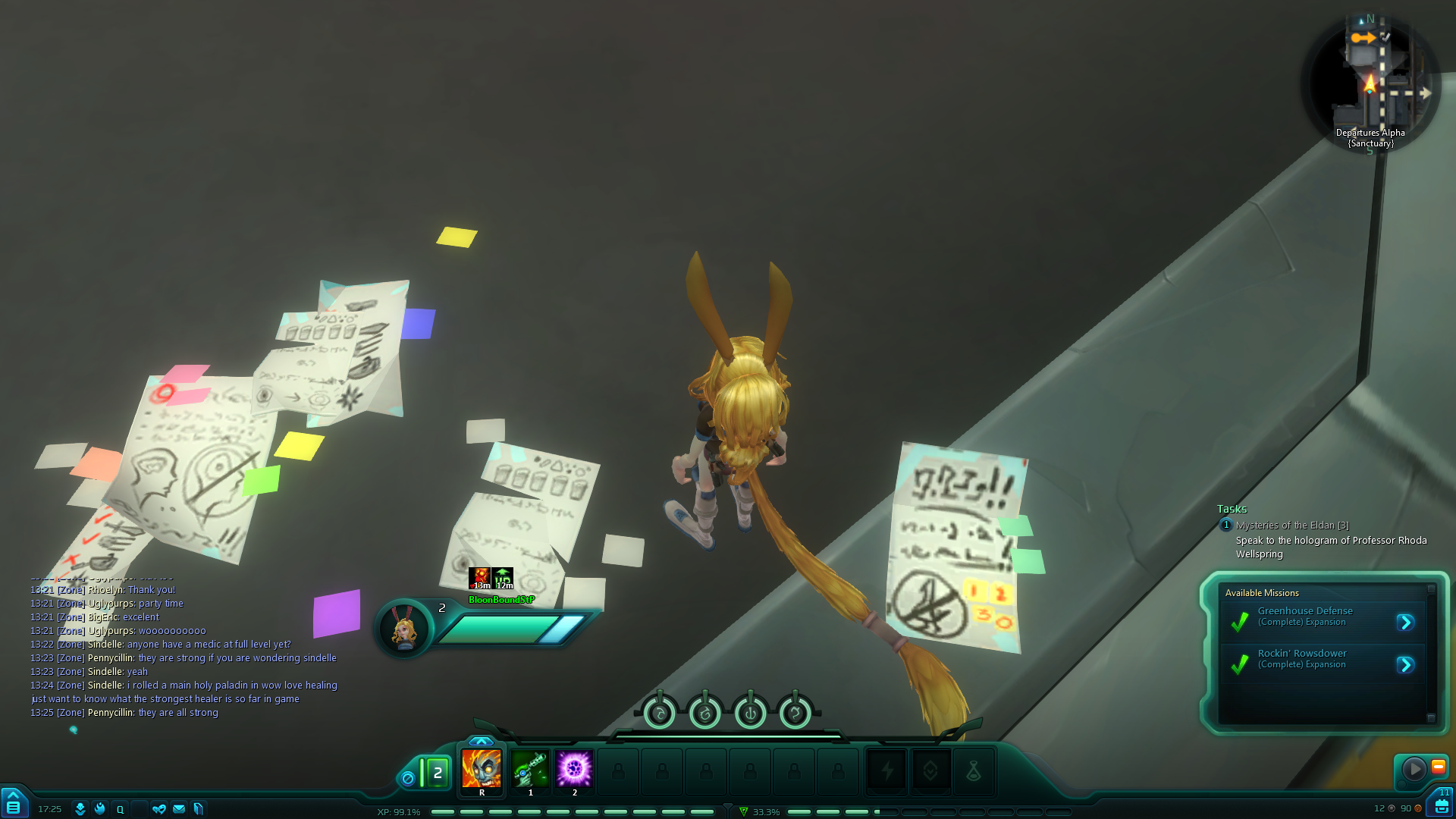Cast the purple orb ability
1456x819 pixels.
pyautogui.click(x=574, y=769)
